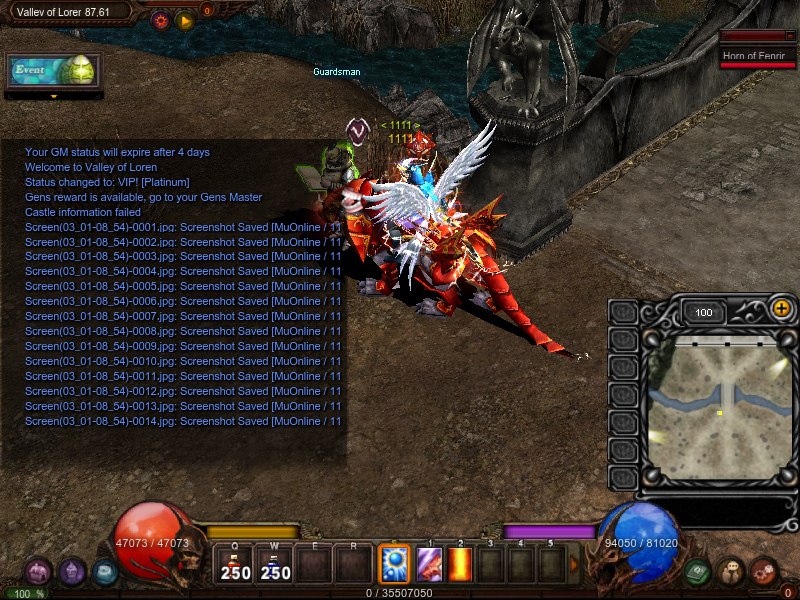Activate the purple slash skill in slot 1
This screenshot has height=600, width=800.
pyautogui.click(x=430, y=565)
